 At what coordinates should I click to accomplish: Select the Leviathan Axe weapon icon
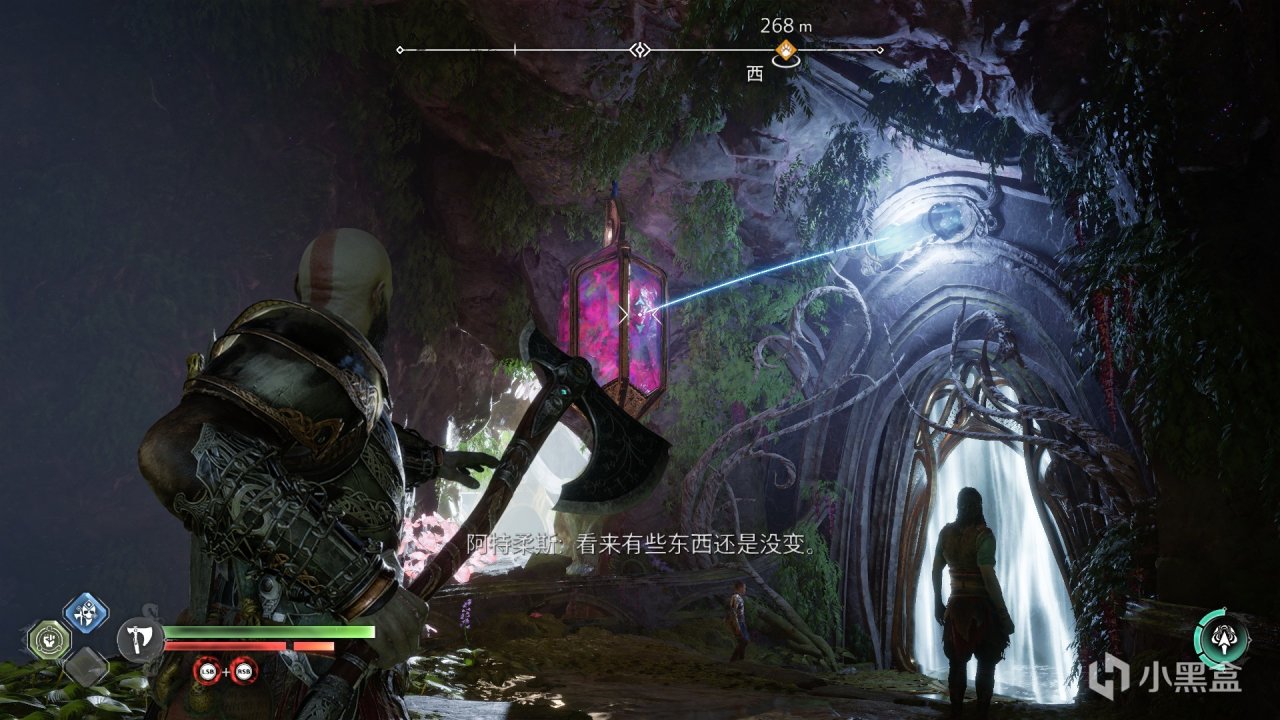[x=140, y=638]
